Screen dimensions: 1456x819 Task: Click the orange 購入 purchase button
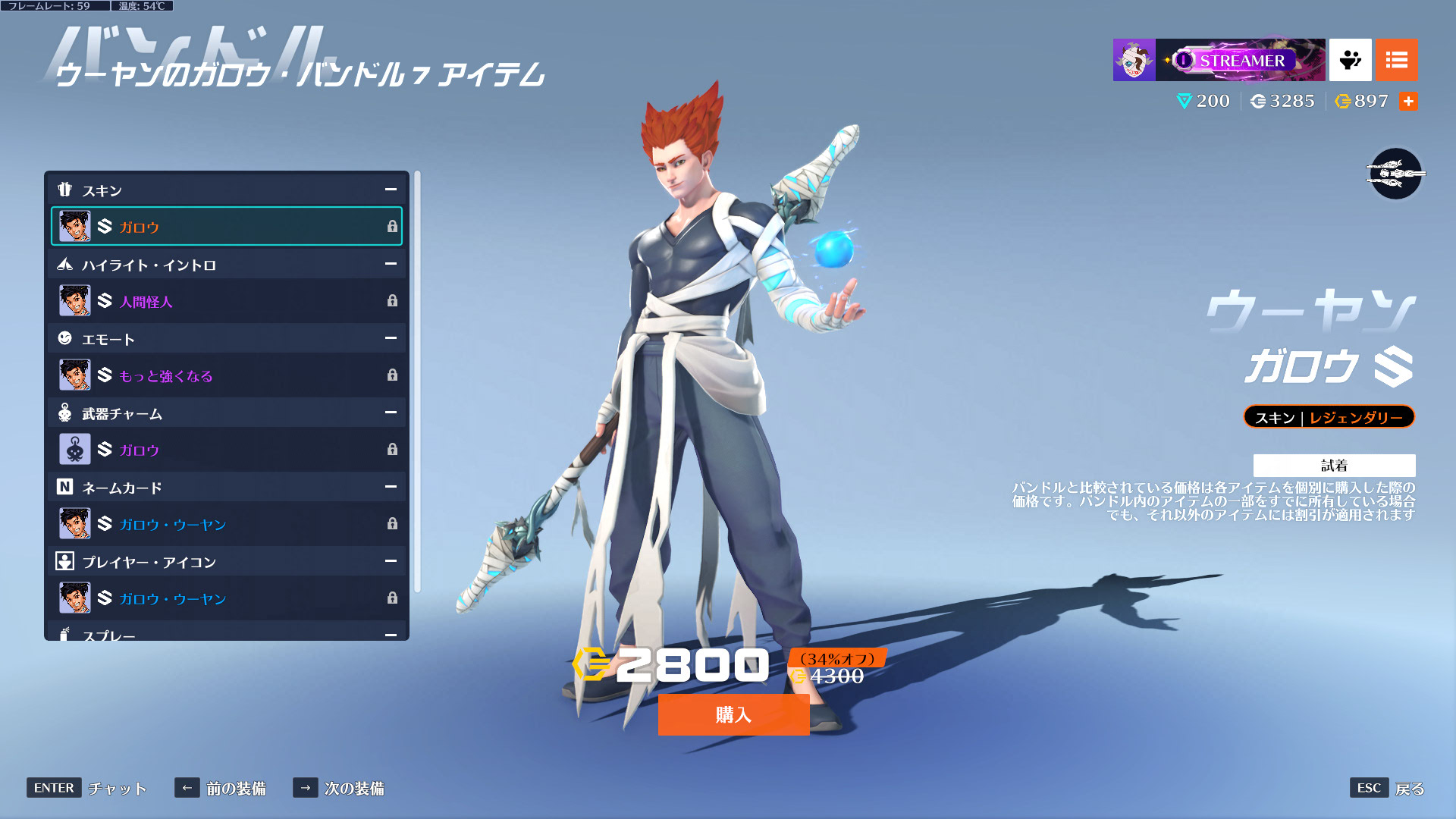(733, 714)
